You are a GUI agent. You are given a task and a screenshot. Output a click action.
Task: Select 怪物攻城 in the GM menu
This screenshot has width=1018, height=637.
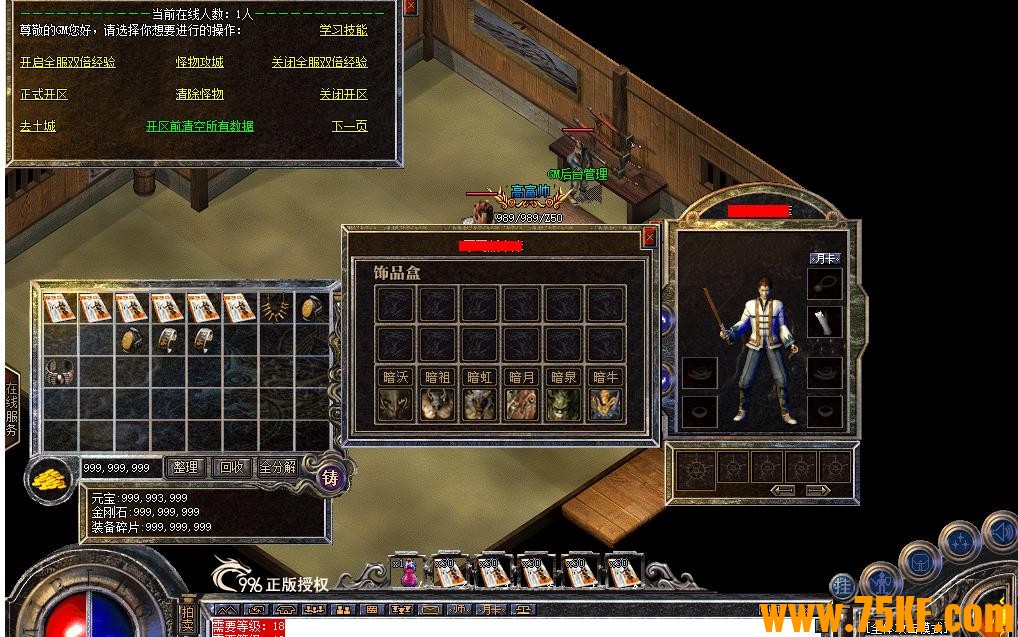pos(199,62)
